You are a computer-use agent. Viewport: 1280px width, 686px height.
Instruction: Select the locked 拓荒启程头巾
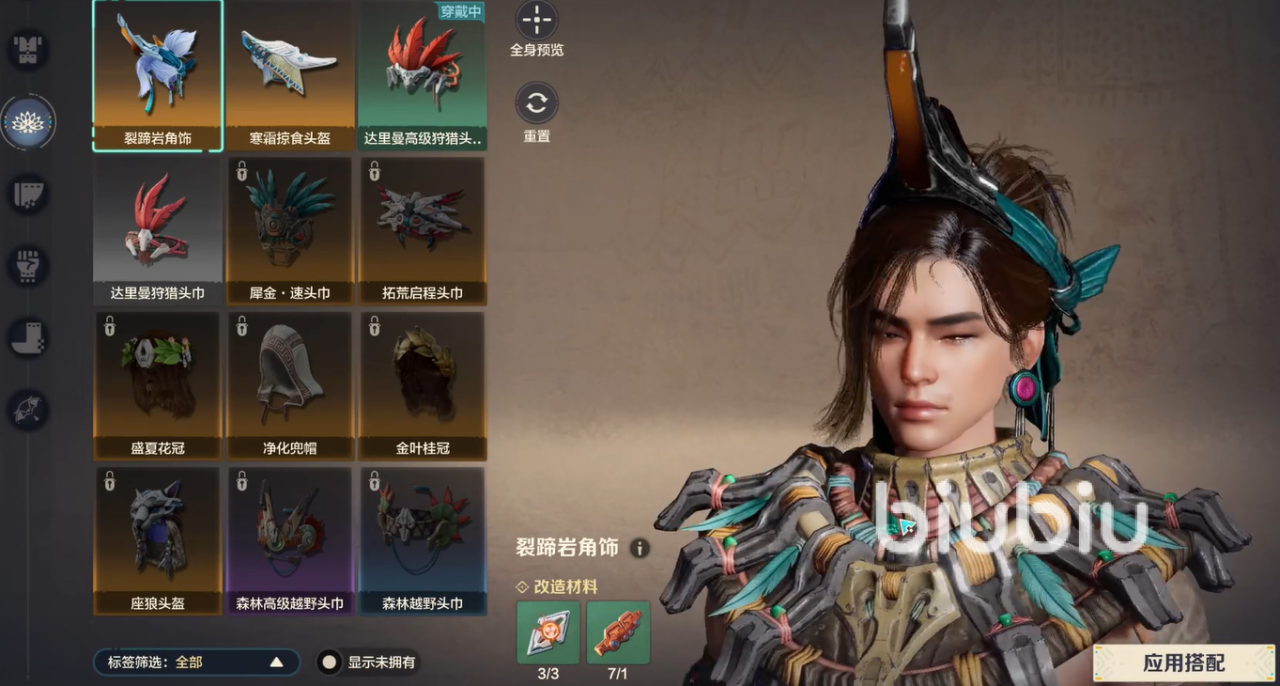tap(423, 230)
